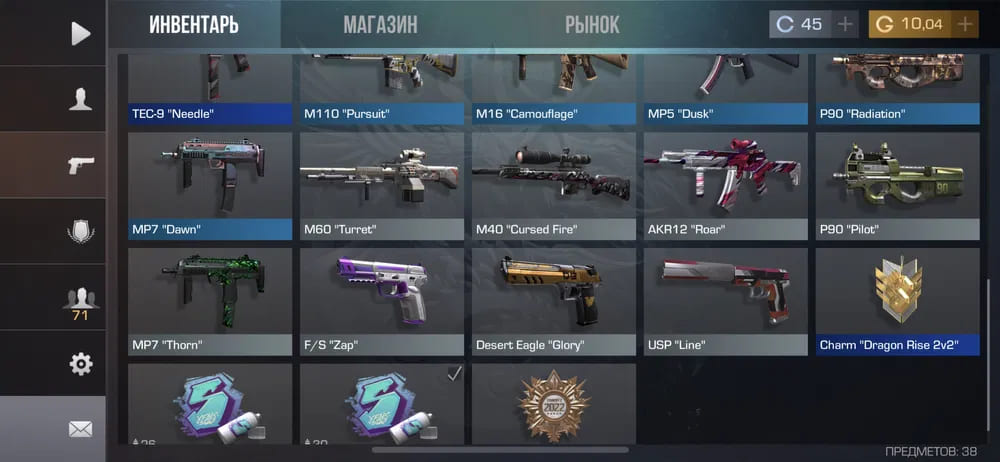The height and width of the screenshot is (462, 1000).
Task: Open settings via the gear icon
Action: (80, 363)
